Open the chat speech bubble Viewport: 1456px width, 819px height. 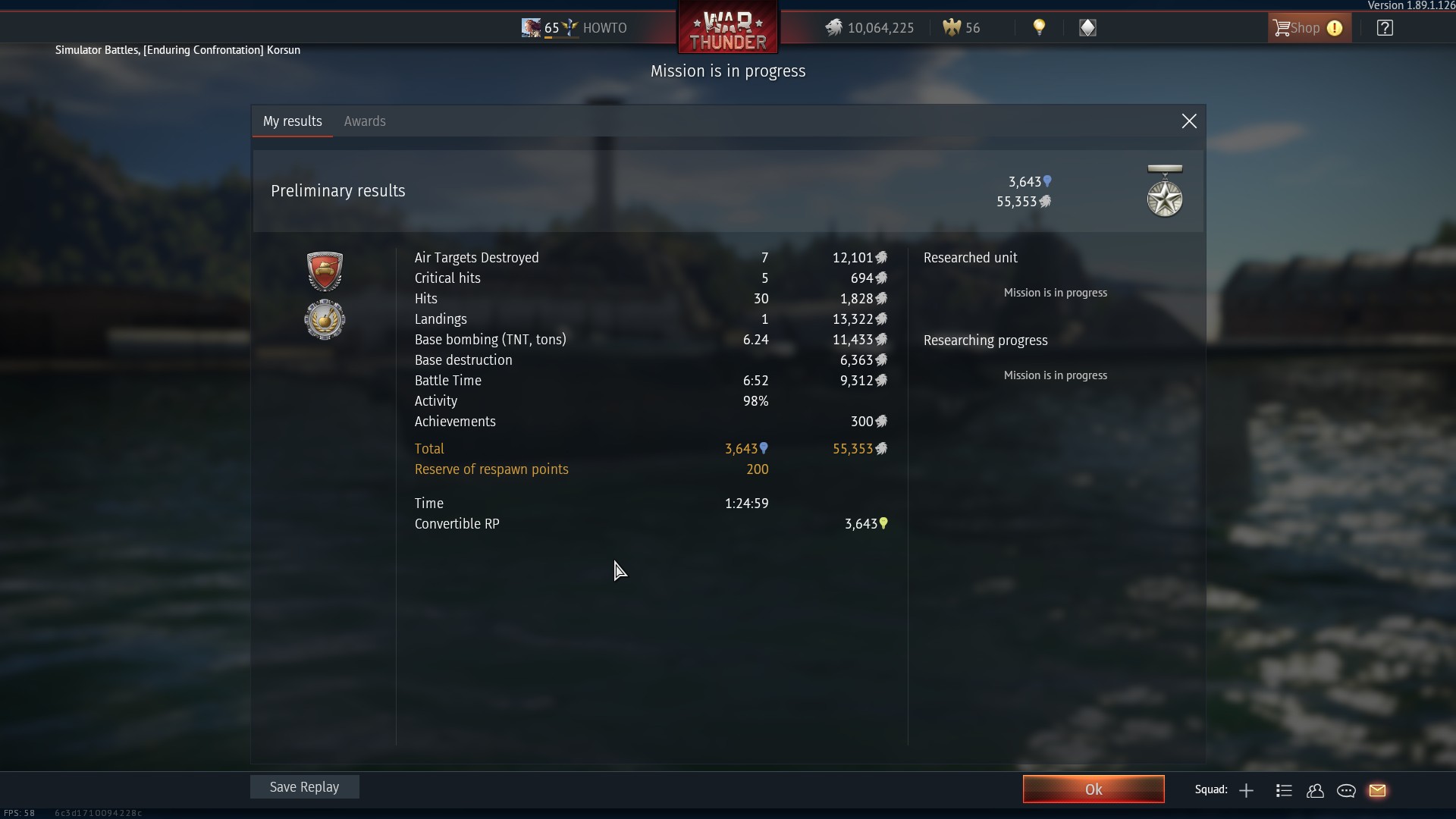[1346, 791]
